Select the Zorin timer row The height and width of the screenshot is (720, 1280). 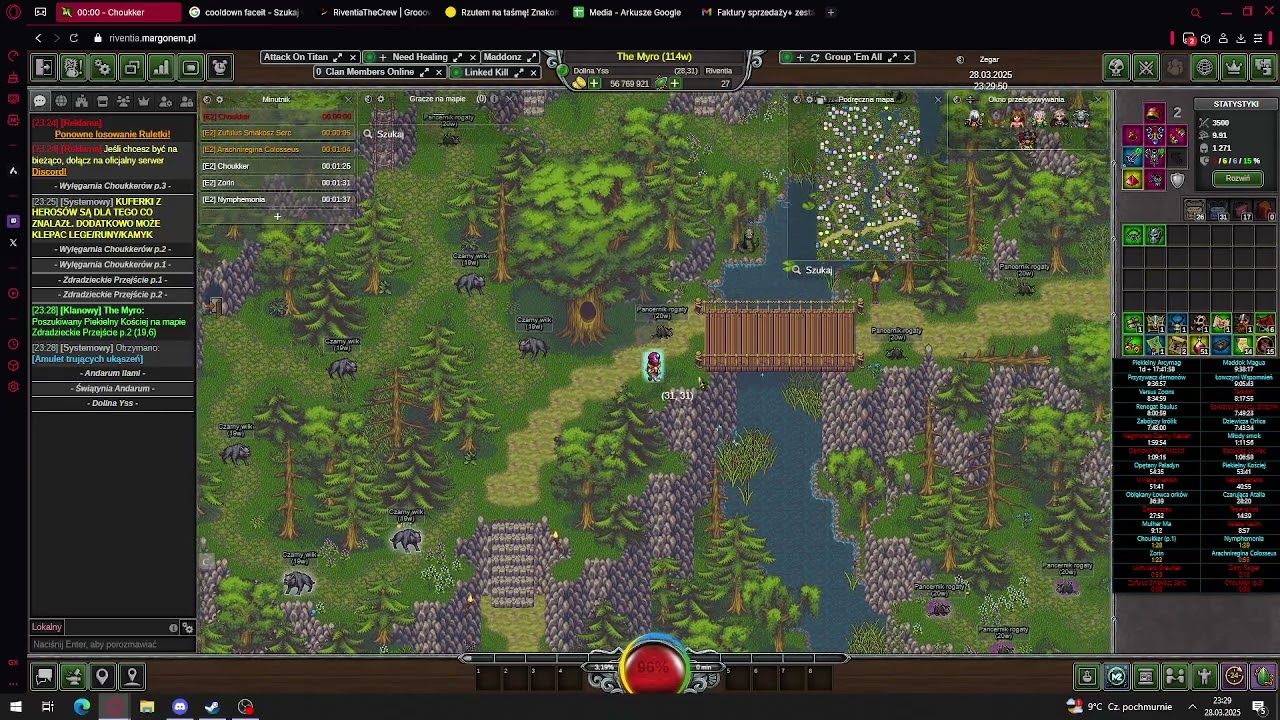tap(276, 183)
